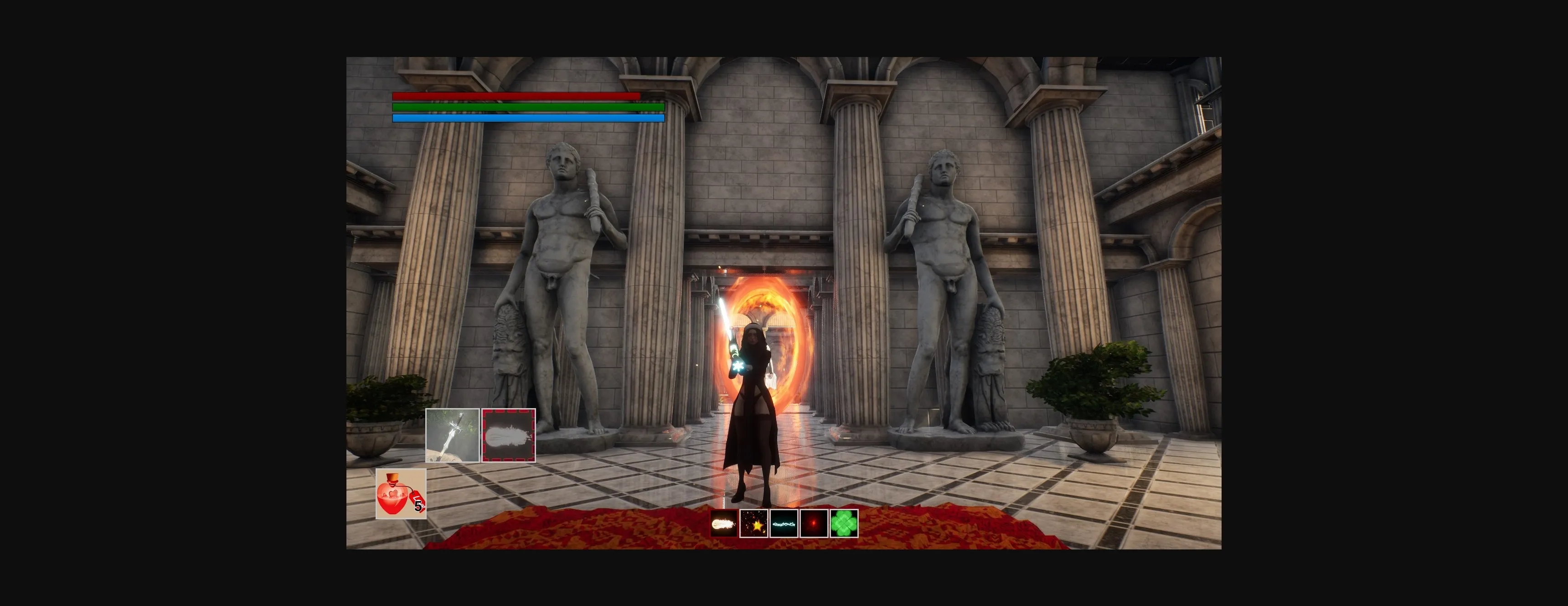Viewport: 1568px width, 606px height.
Task: Click the potion count badge showing 5
Action: click(418, 504)
